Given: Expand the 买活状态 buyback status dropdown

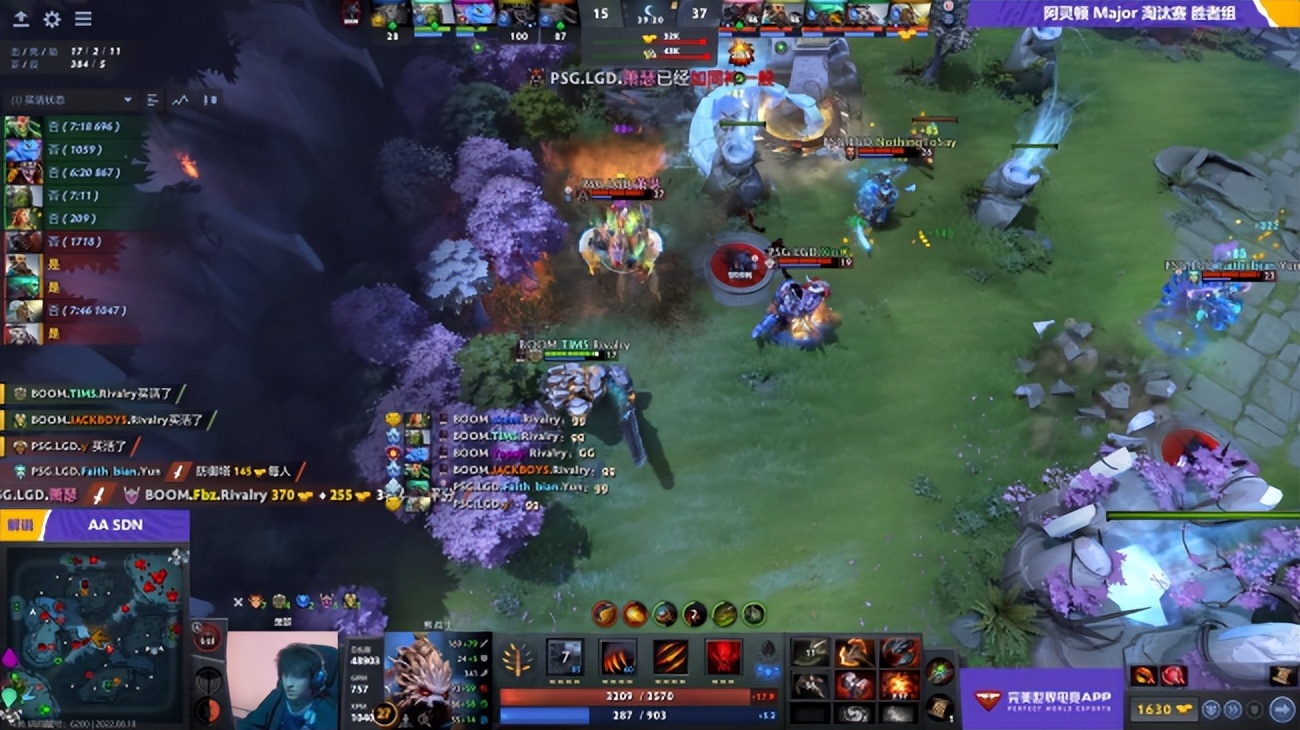Looking at the screenshot, I should click(x=70, y=100).
